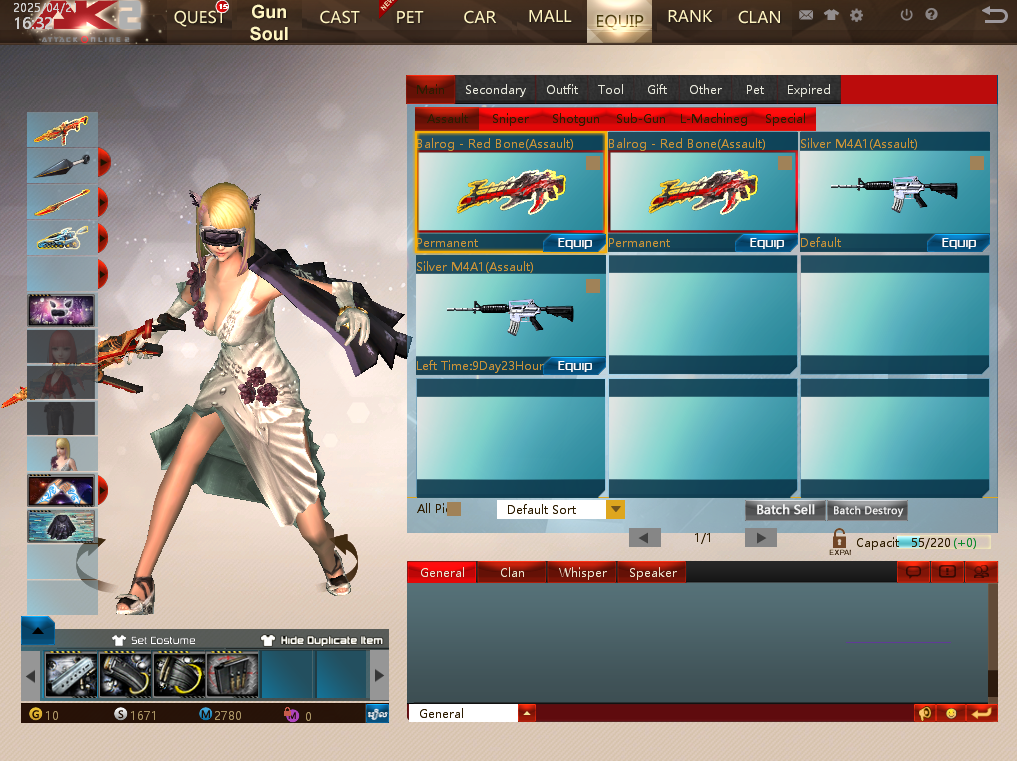
Task: Switch chat to the Whisper tab
Action: (583, 573)
